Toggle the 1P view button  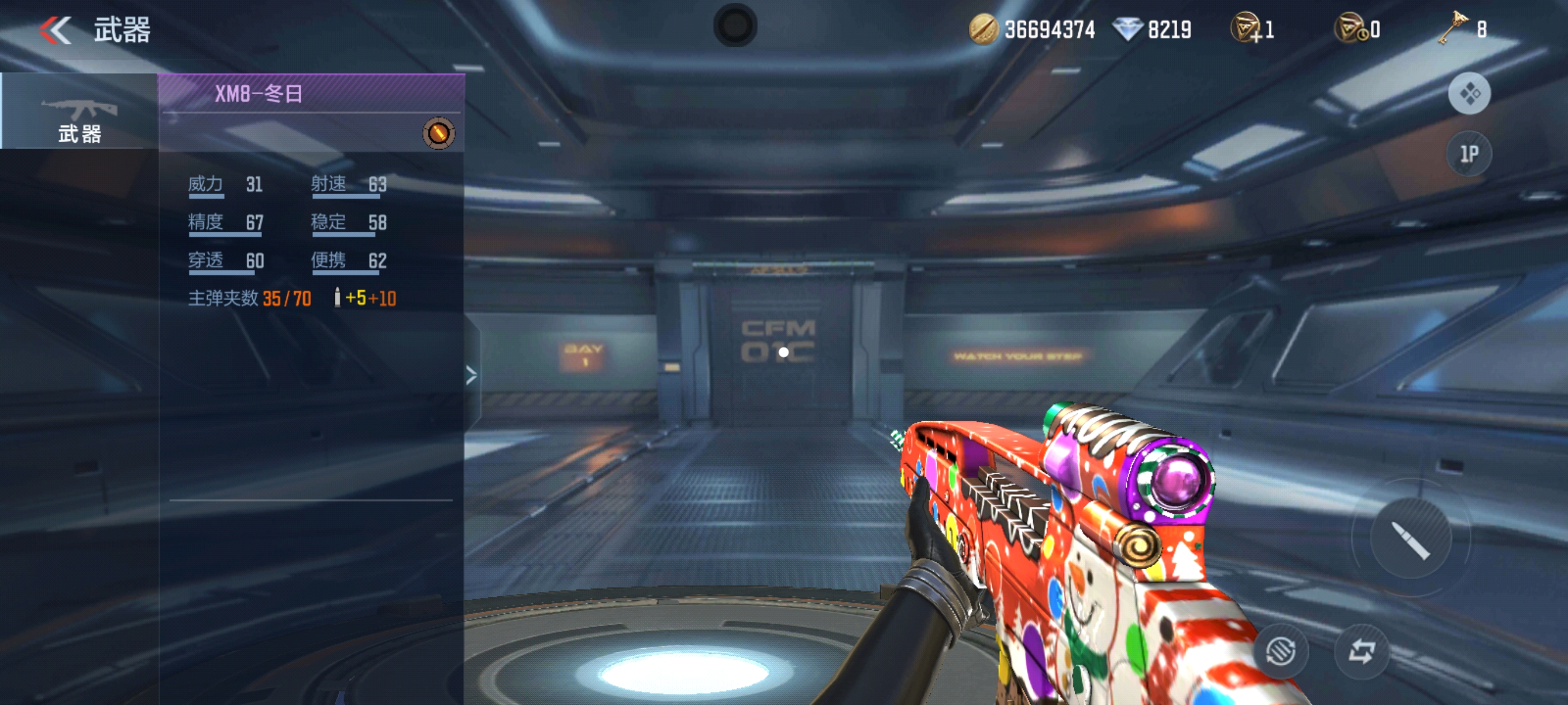pyautogui.click(x=1469, y=154)
